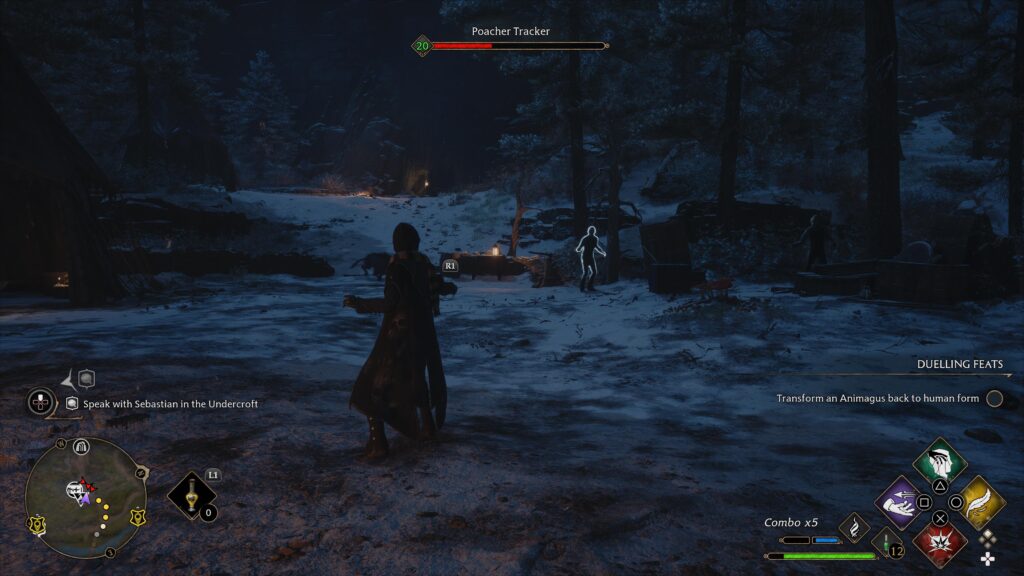Click the quest tracker emblem icon

[40, 403]
